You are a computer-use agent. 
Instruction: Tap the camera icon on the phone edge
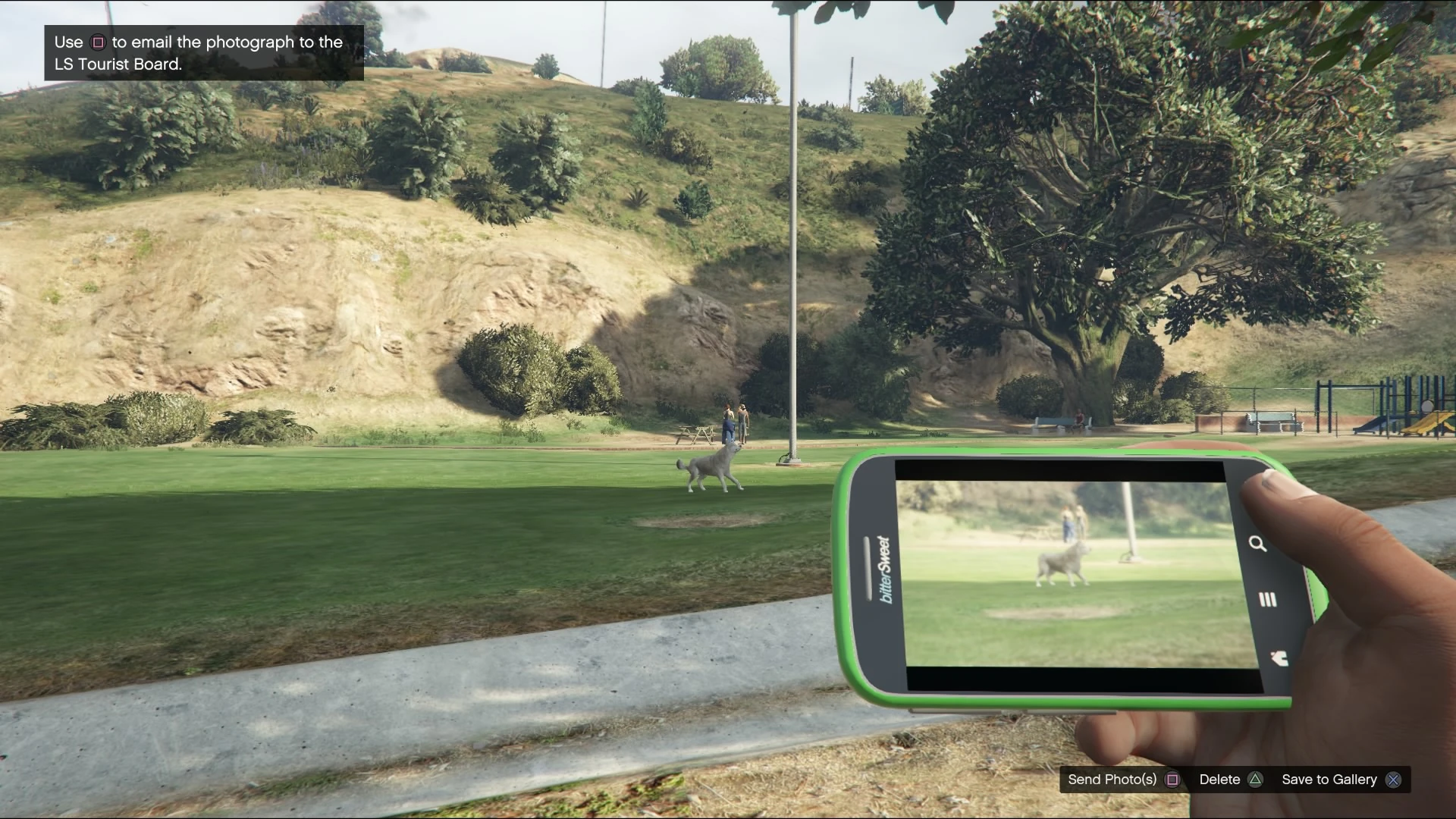tap(1281, 658)
